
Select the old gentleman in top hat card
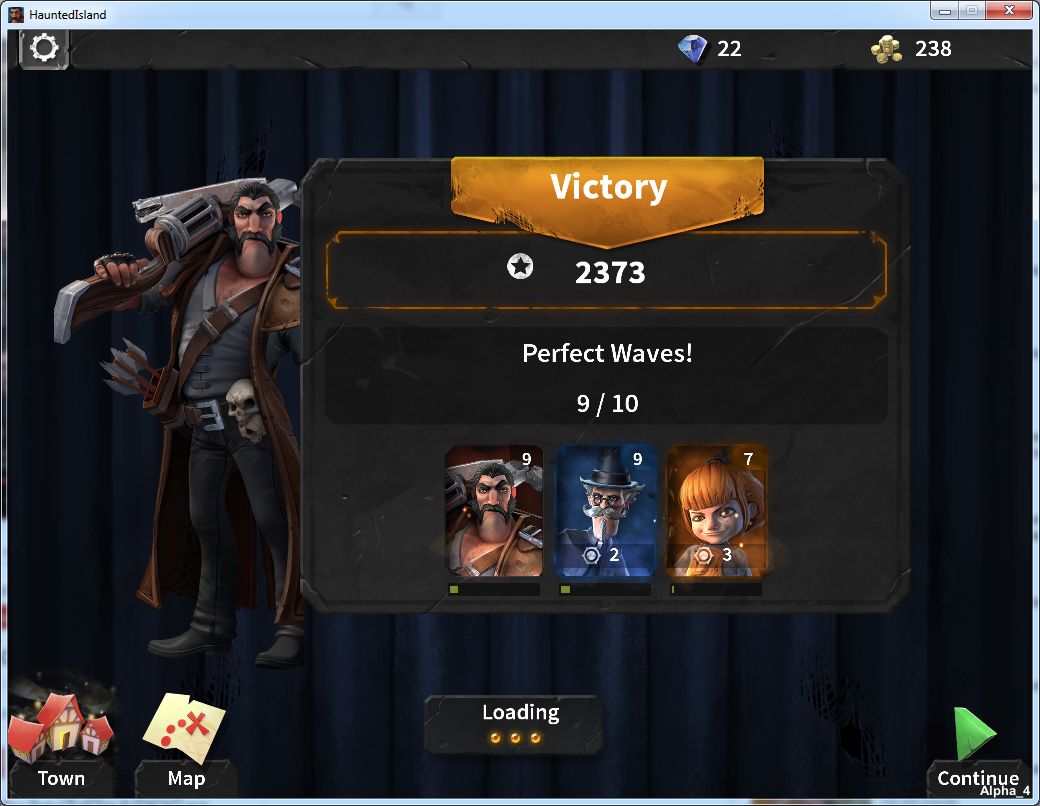point(605,511)
